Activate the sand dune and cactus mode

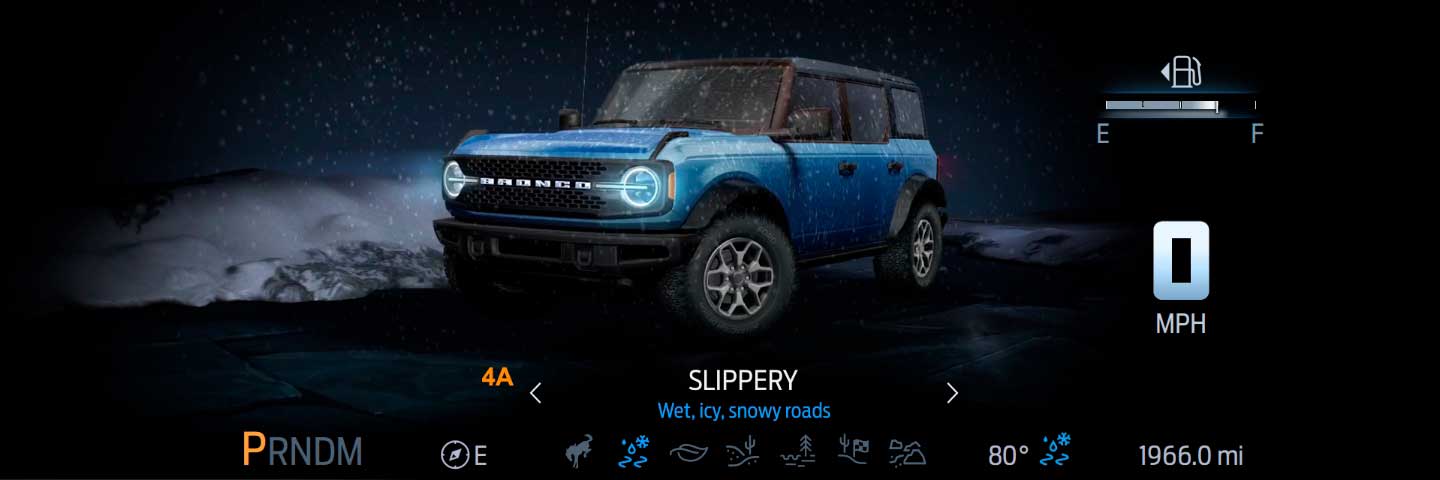click(x=743, y=453)
